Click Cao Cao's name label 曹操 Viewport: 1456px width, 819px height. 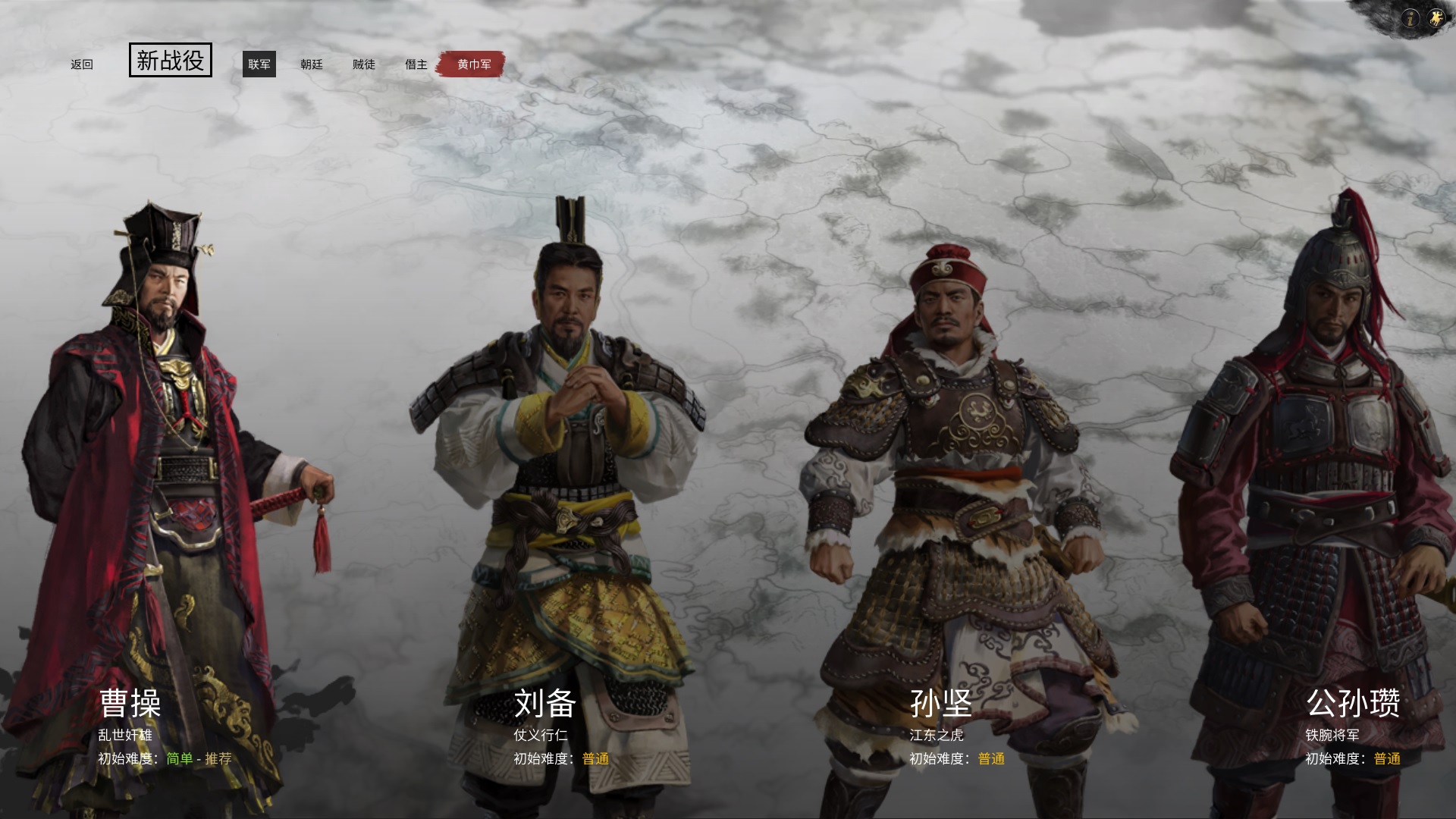(x=129, y=704)
